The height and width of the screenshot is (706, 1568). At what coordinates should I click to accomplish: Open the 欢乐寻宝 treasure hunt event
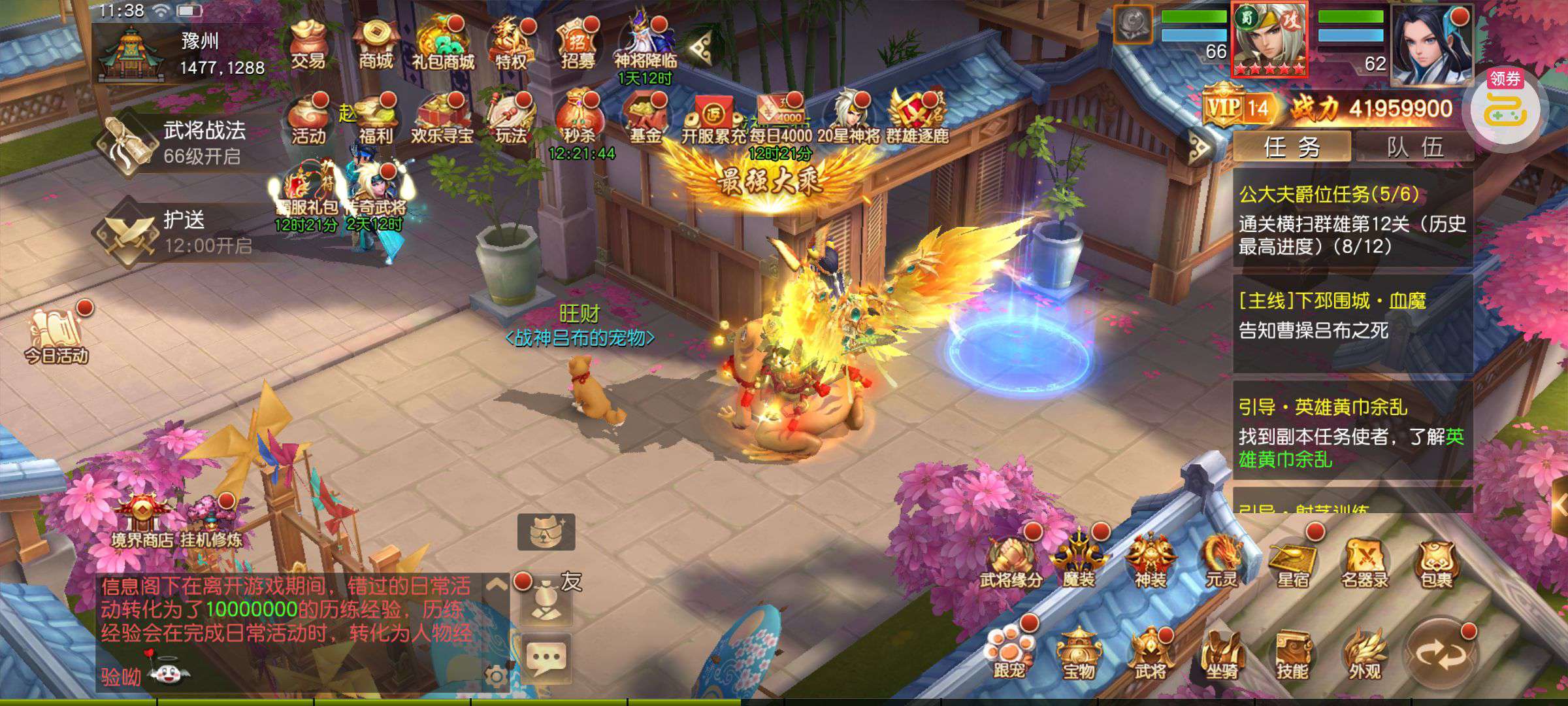click(x=442, y=121)
